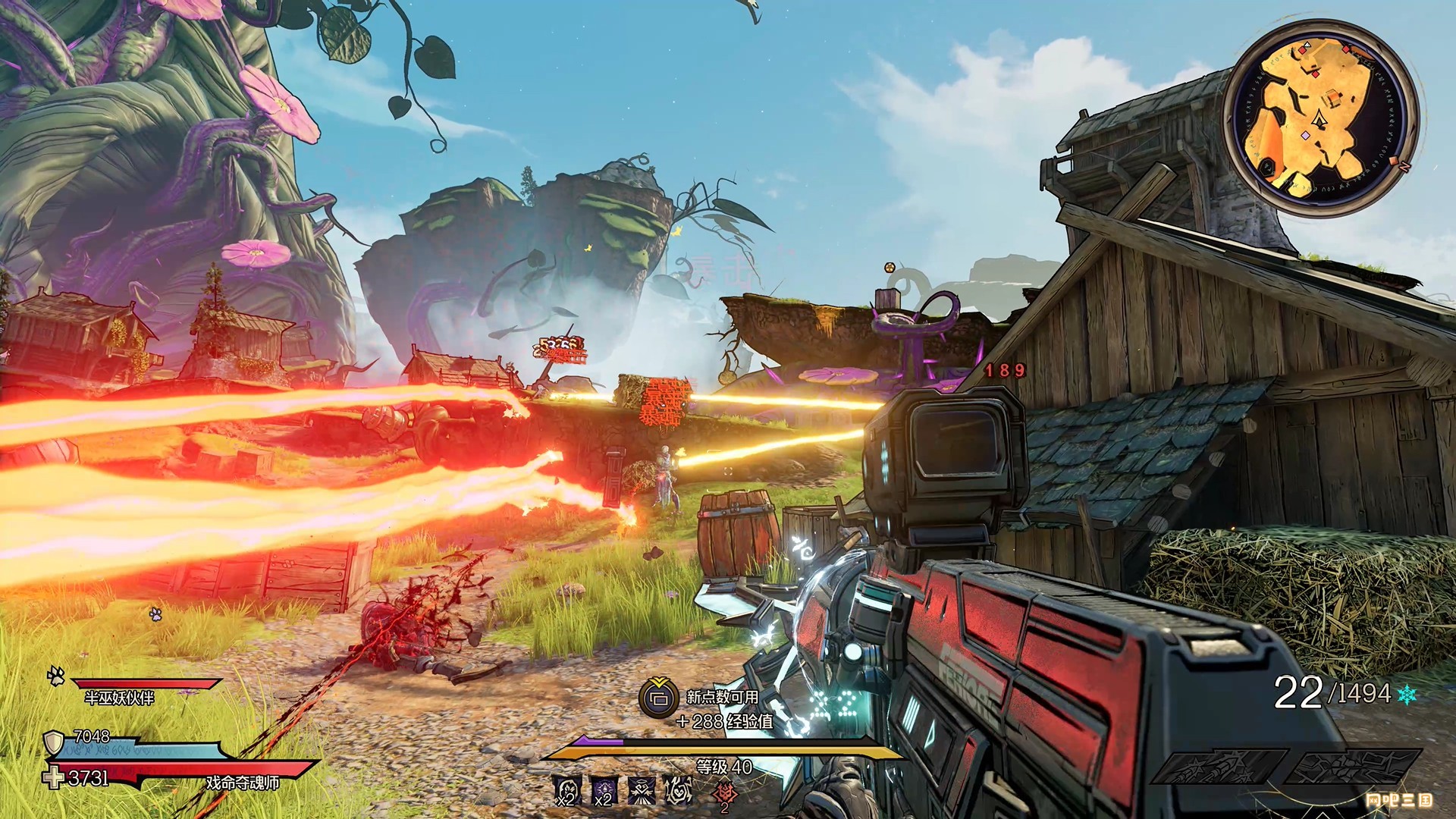Screen dimensions: 1456x819
Task: Select the winged halo buff icon
Action: click(642, 791)
